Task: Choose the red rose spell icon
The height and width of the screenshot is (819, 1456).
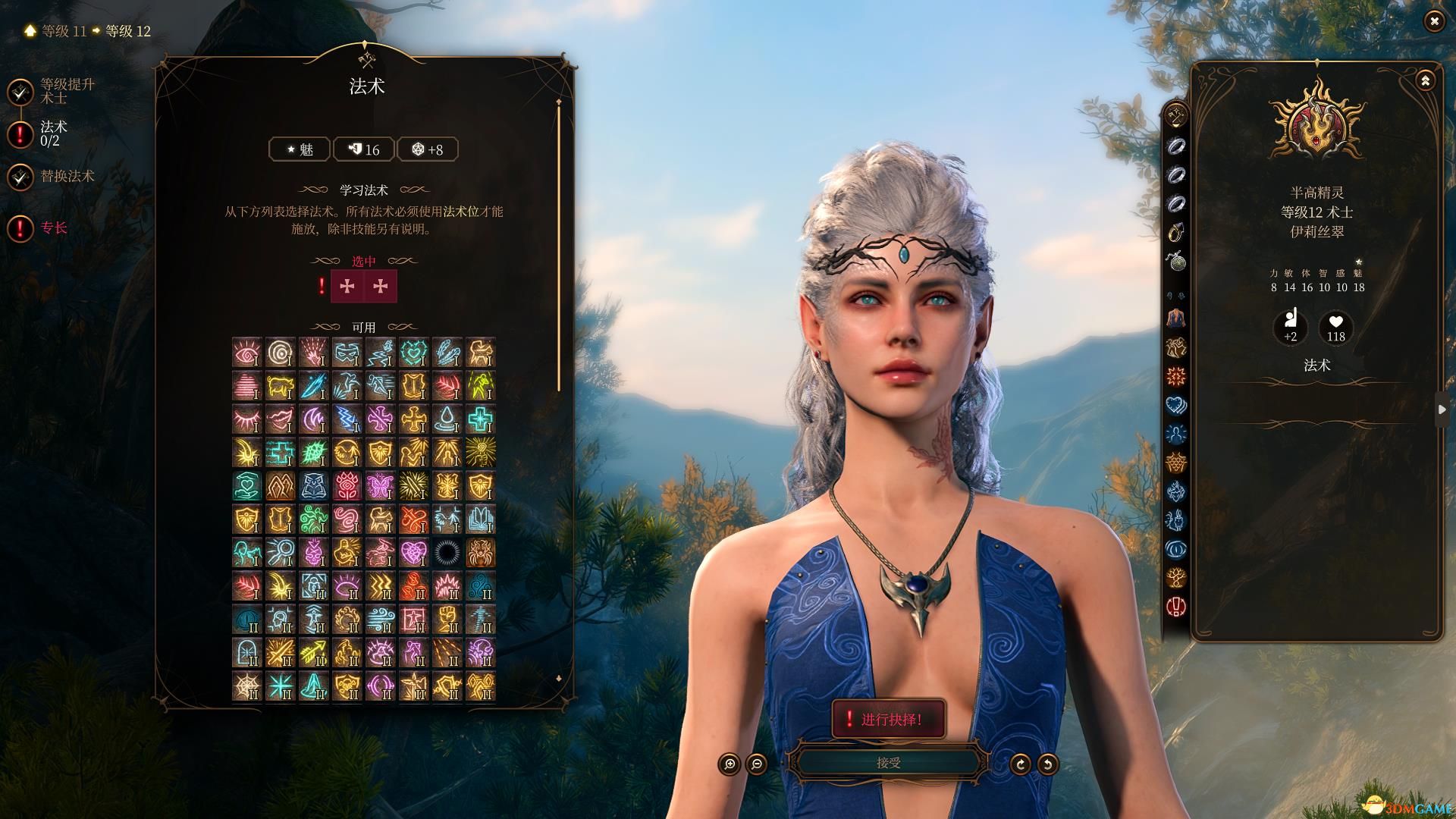Action: tap(347, 486)
